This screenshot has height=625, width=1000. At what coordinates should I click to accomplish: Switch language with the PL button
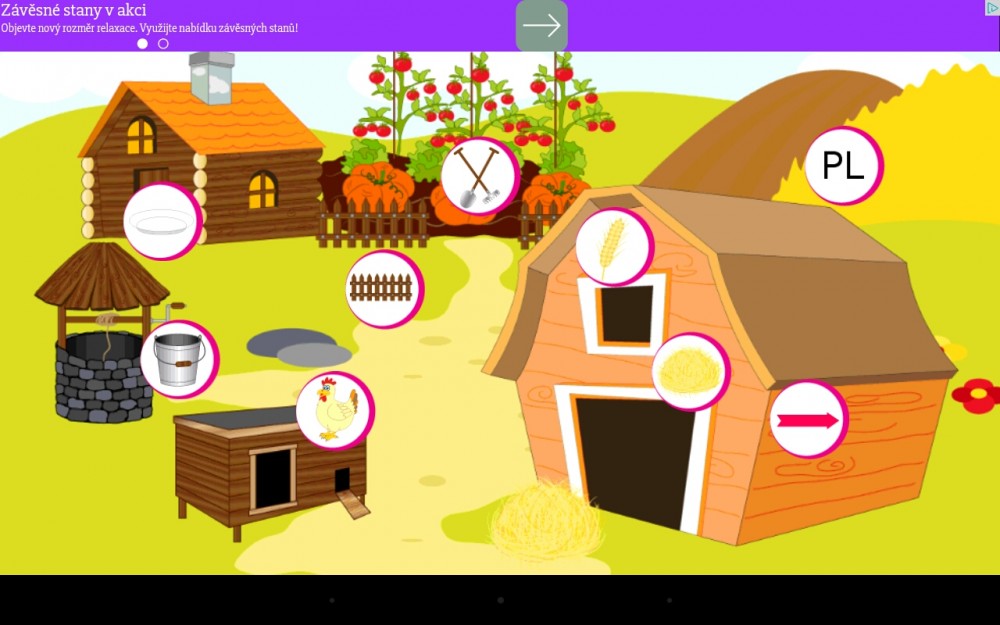pyautogui.click(x=842, y=166)
